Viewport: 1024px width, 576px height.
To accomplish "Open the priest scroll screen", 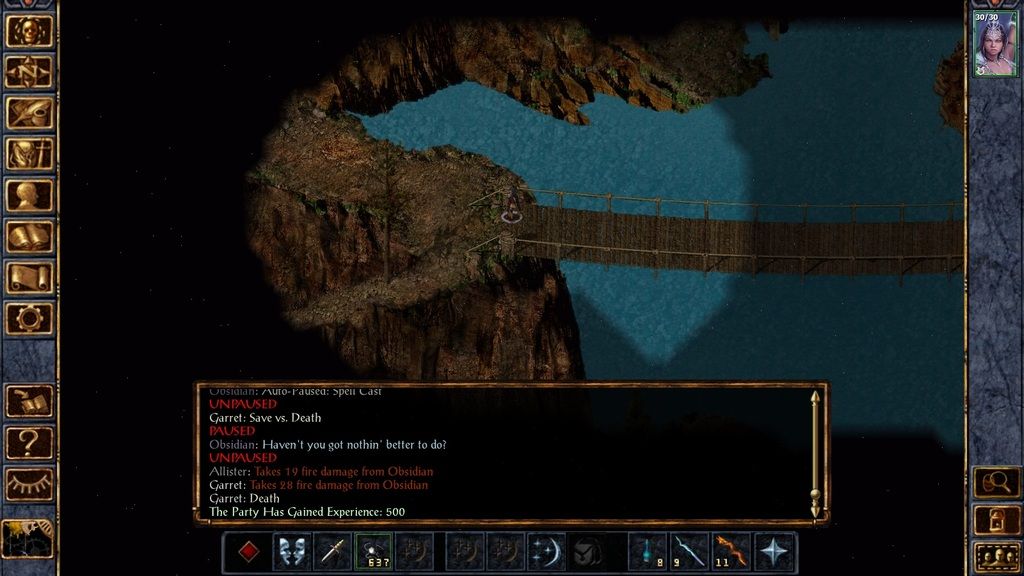I will coord(29,277).
